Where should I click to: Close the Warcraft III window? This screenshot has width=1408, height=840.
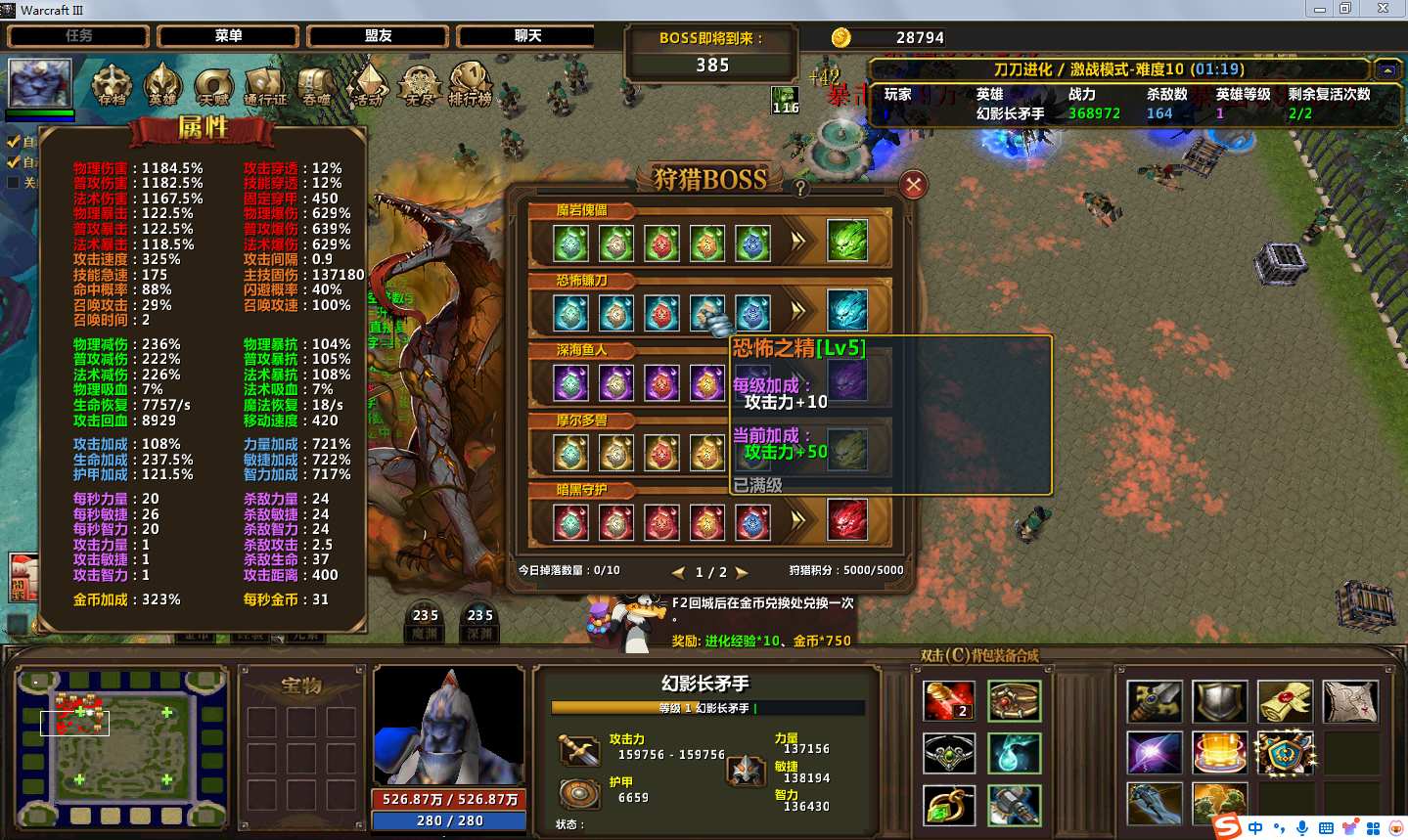pos(1383,9)
